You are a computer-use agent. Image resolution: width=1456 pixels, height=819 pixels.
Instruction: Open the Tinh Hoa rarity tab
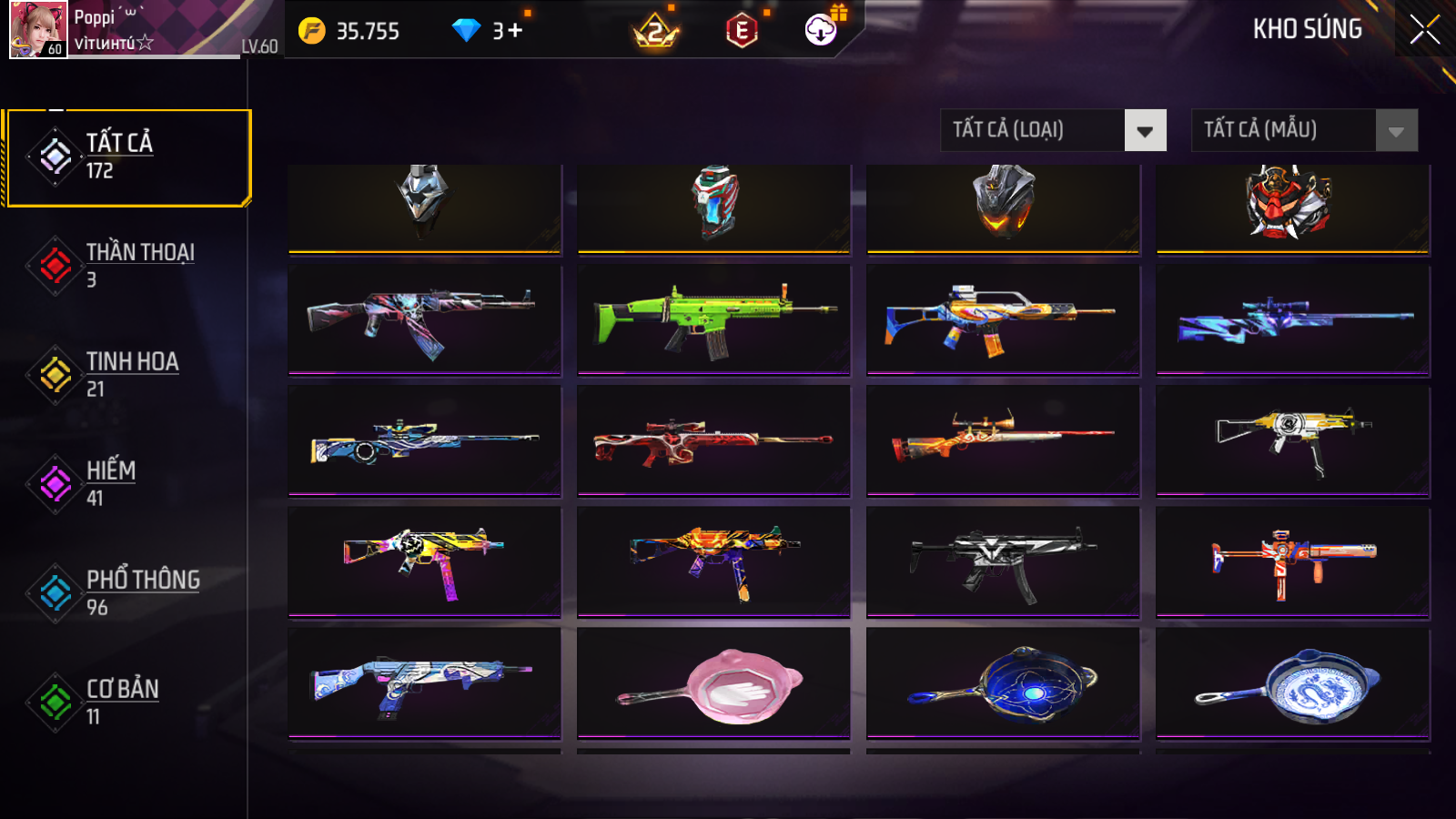(127, 375)
